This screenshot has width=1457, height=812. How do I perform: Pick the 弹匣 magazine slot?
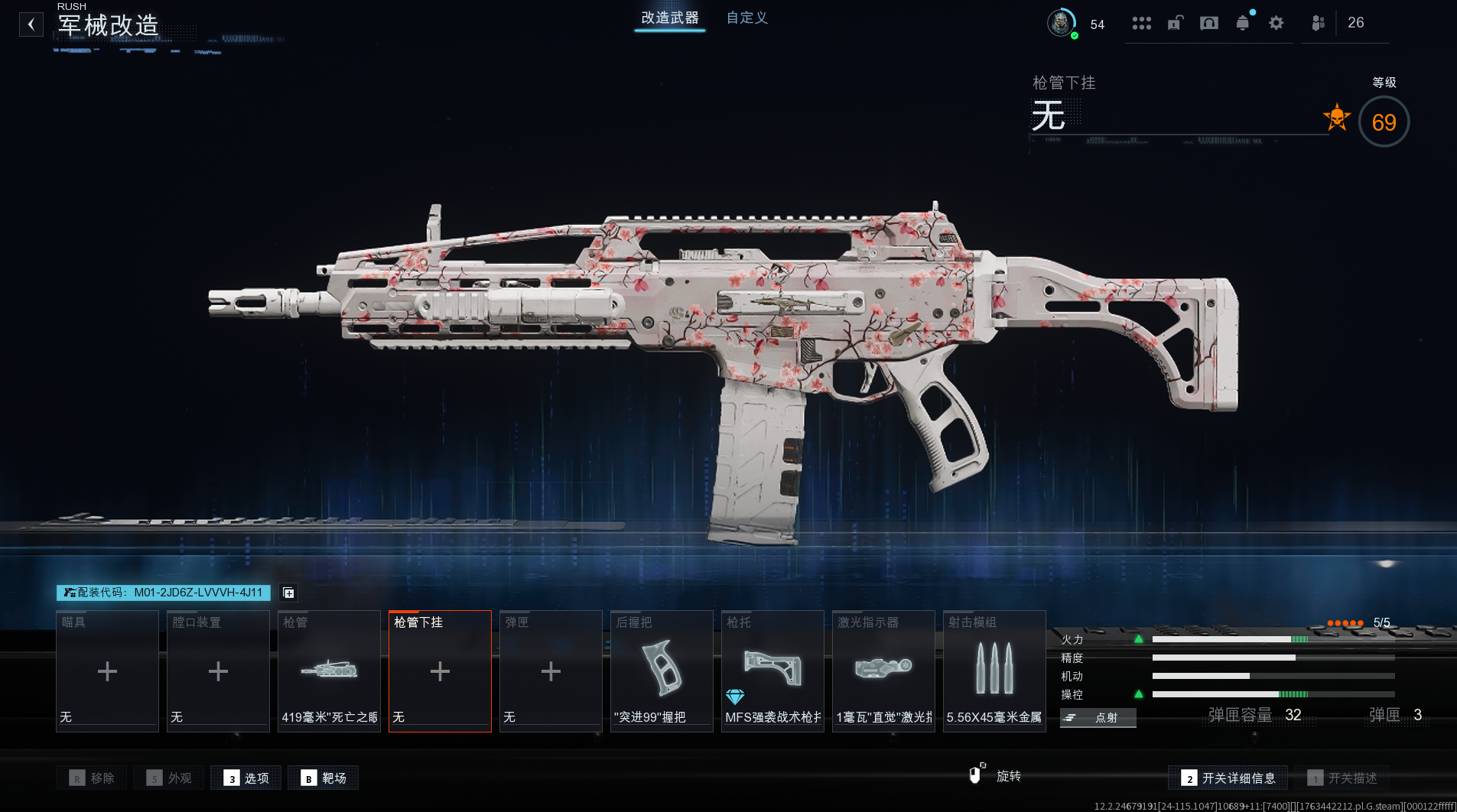coord(551,671)
